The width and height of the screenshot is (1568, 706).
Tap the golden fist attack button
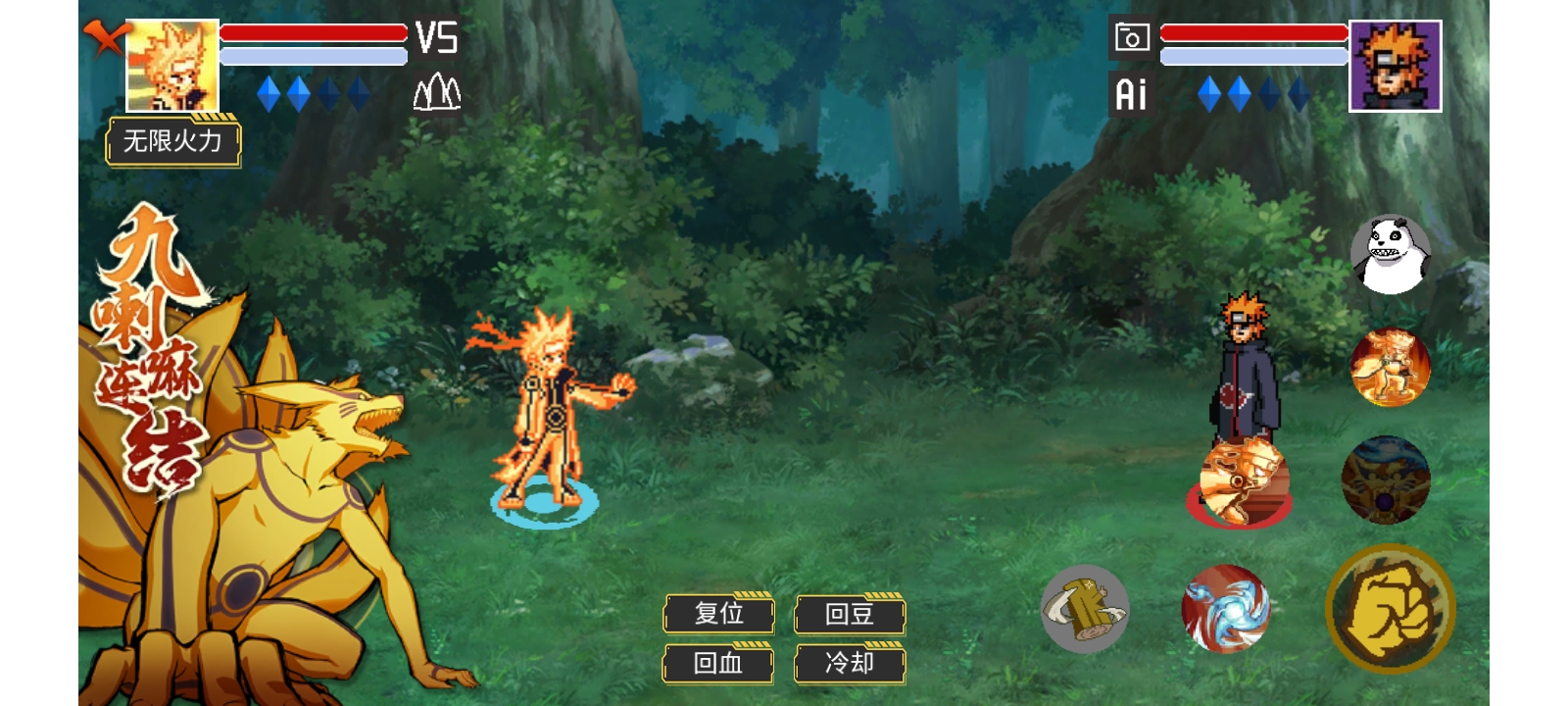point(1390,609)
